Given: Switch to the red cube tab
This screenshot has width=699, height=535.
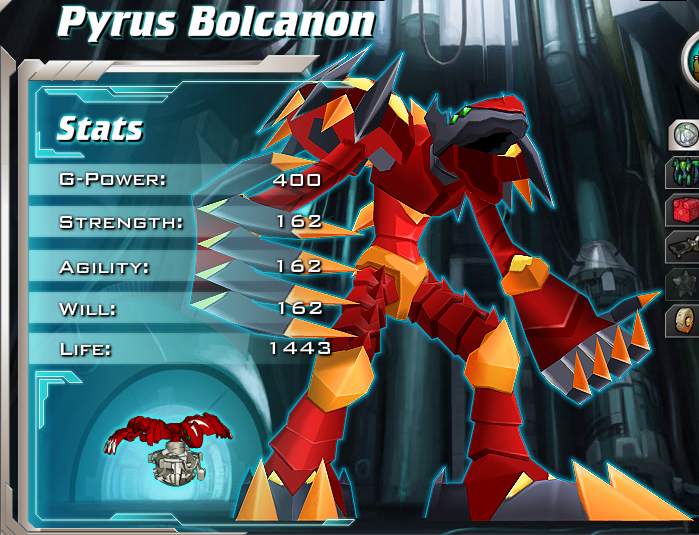Looking at the screenshot, I should pos(684,209).
